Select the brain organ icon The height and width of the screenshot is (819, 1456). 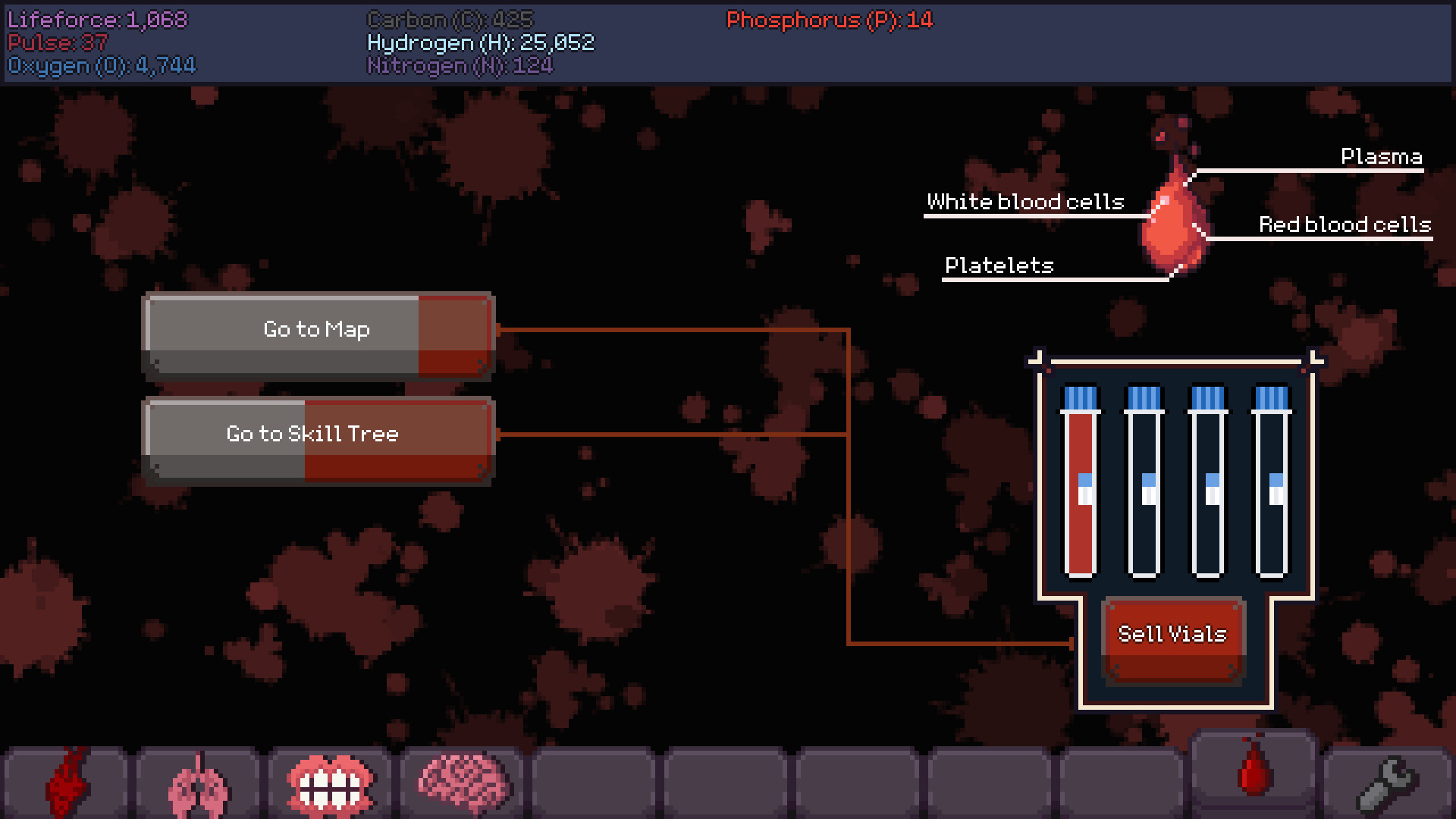point(463,781)
